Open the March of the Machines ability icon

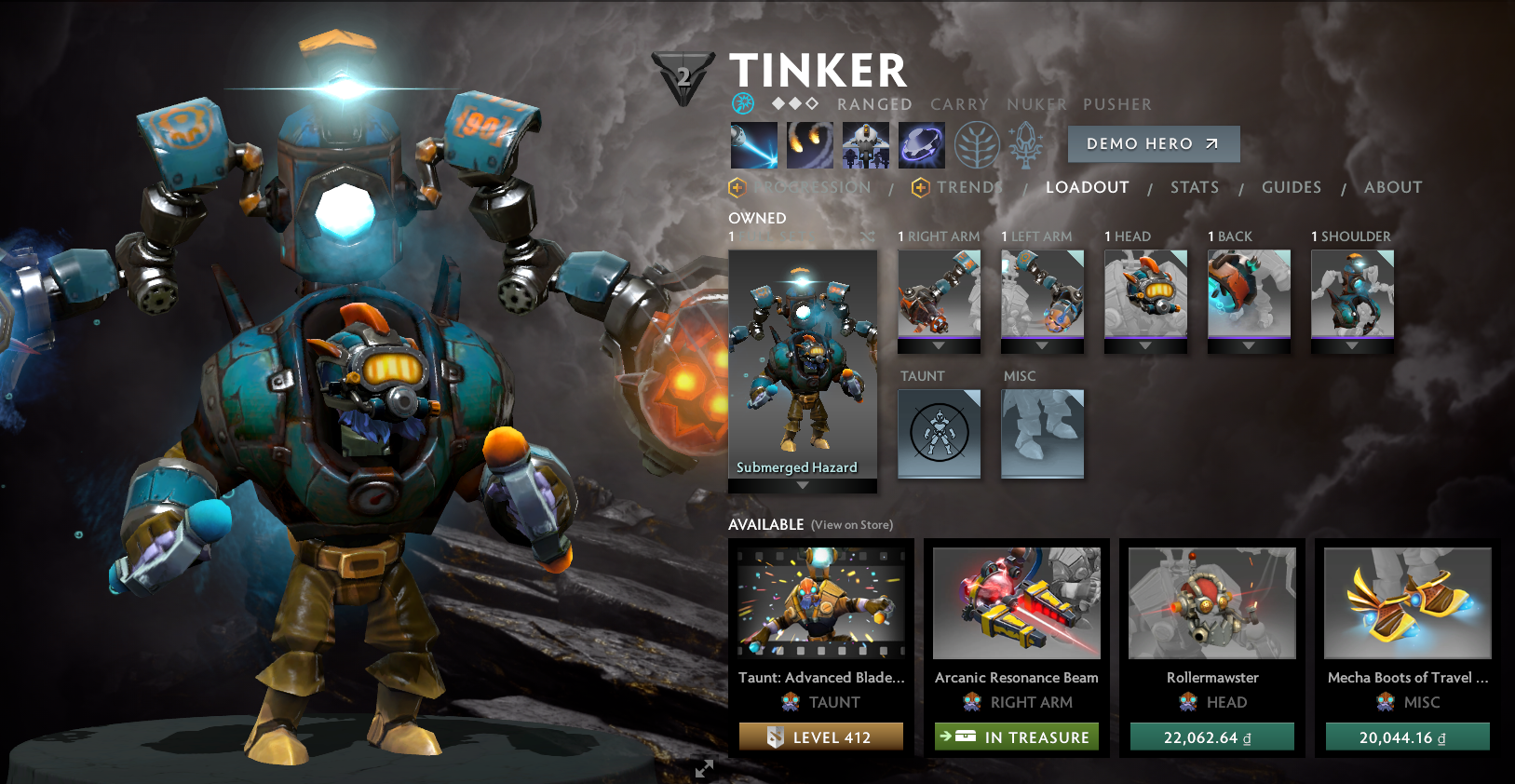click(x=865, y=144)
